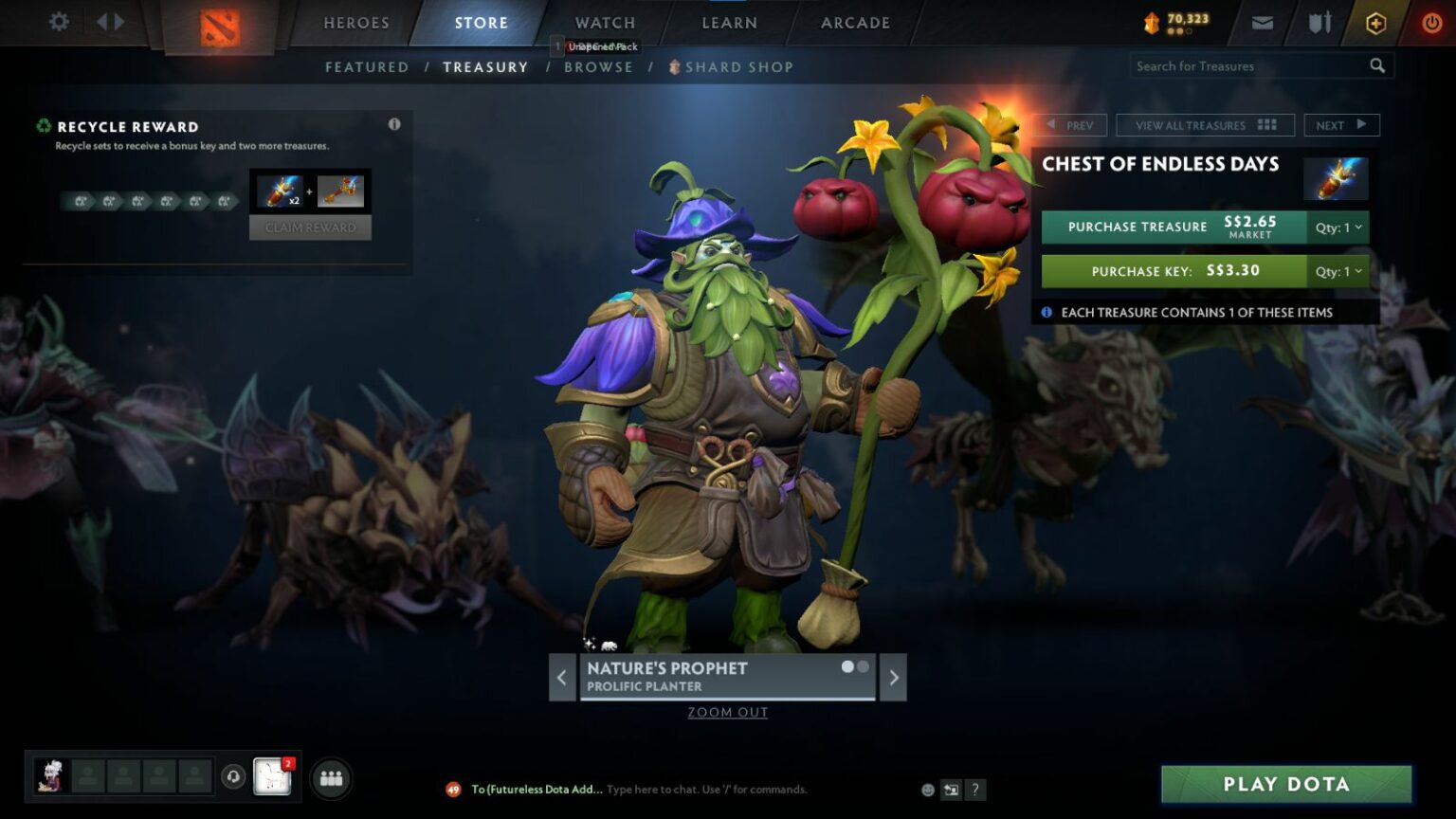The image size is (1456, 819).
Task: Click the View All Treasures button
Action: tap(1206, 124)
